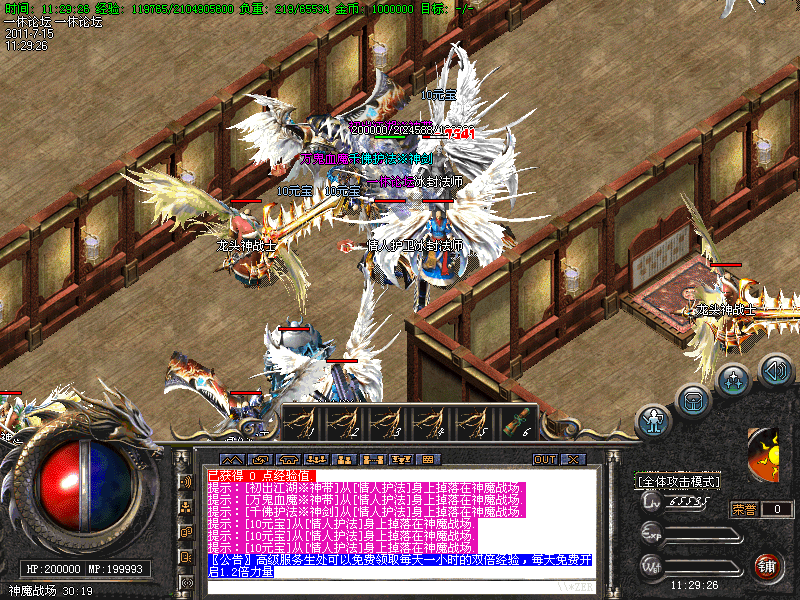
Task: Click the OUT button above the chat
Action: coord(545,460)
